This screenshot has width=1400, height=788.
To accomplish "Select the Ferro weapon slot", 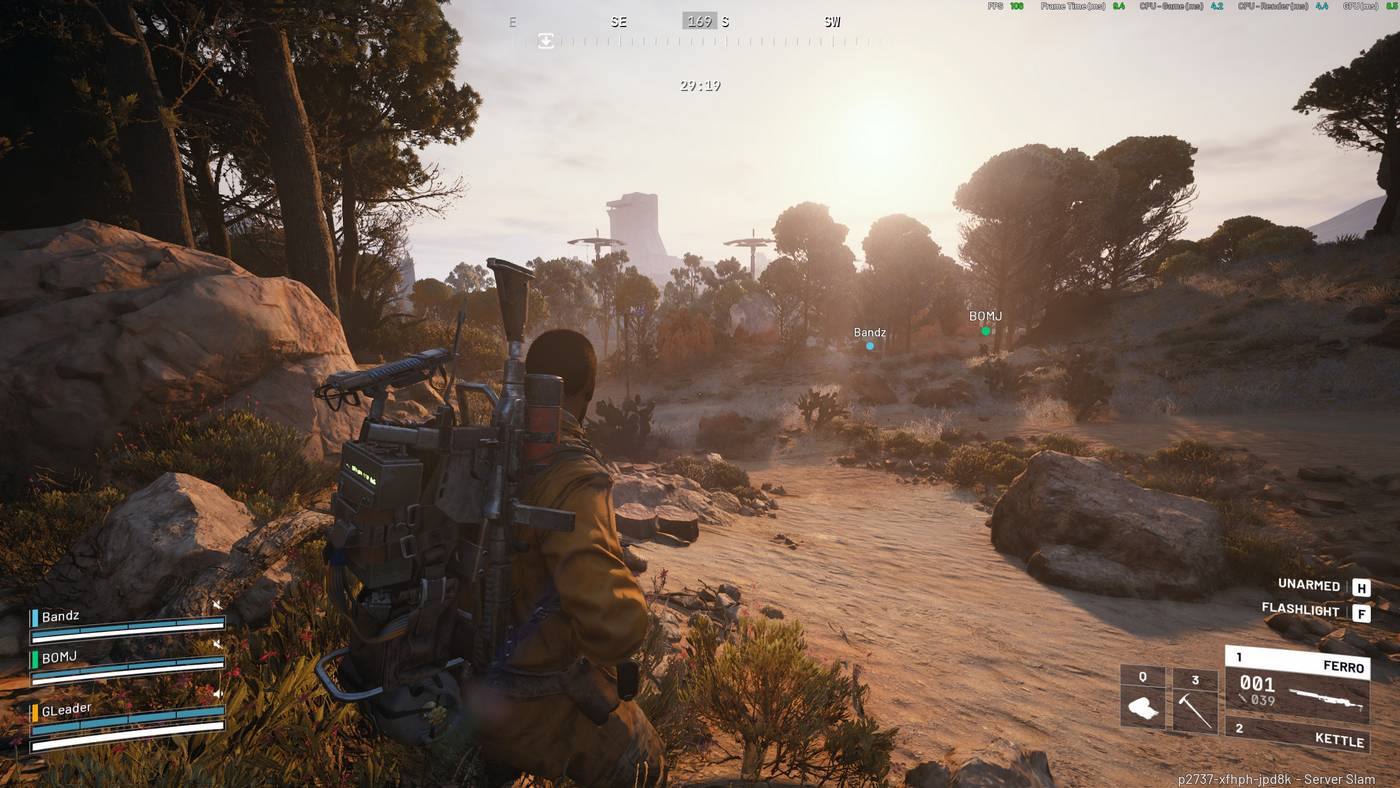I will 1297,685.
